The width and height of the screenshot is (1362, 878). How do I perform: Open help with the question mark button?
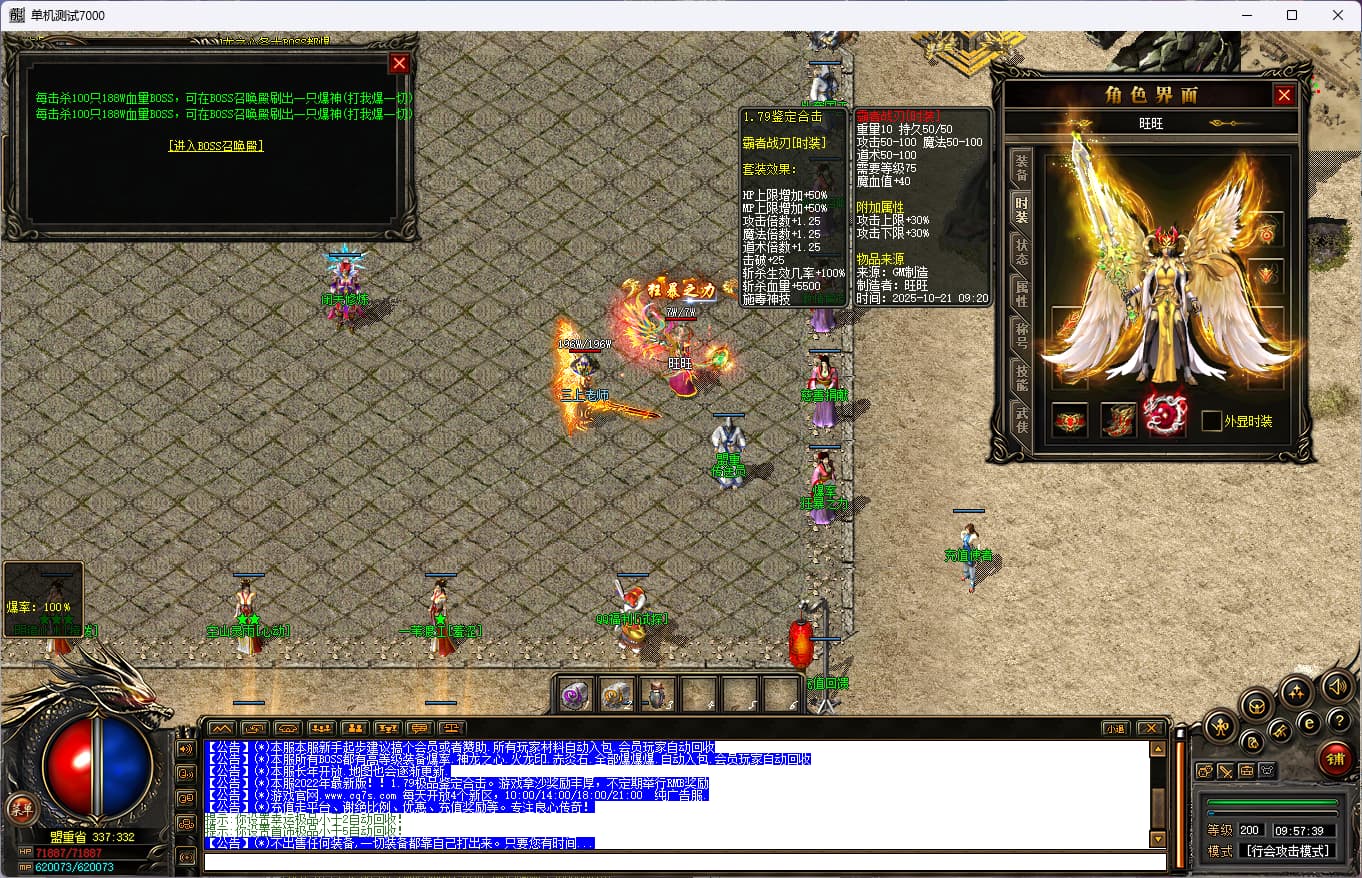1338,720
